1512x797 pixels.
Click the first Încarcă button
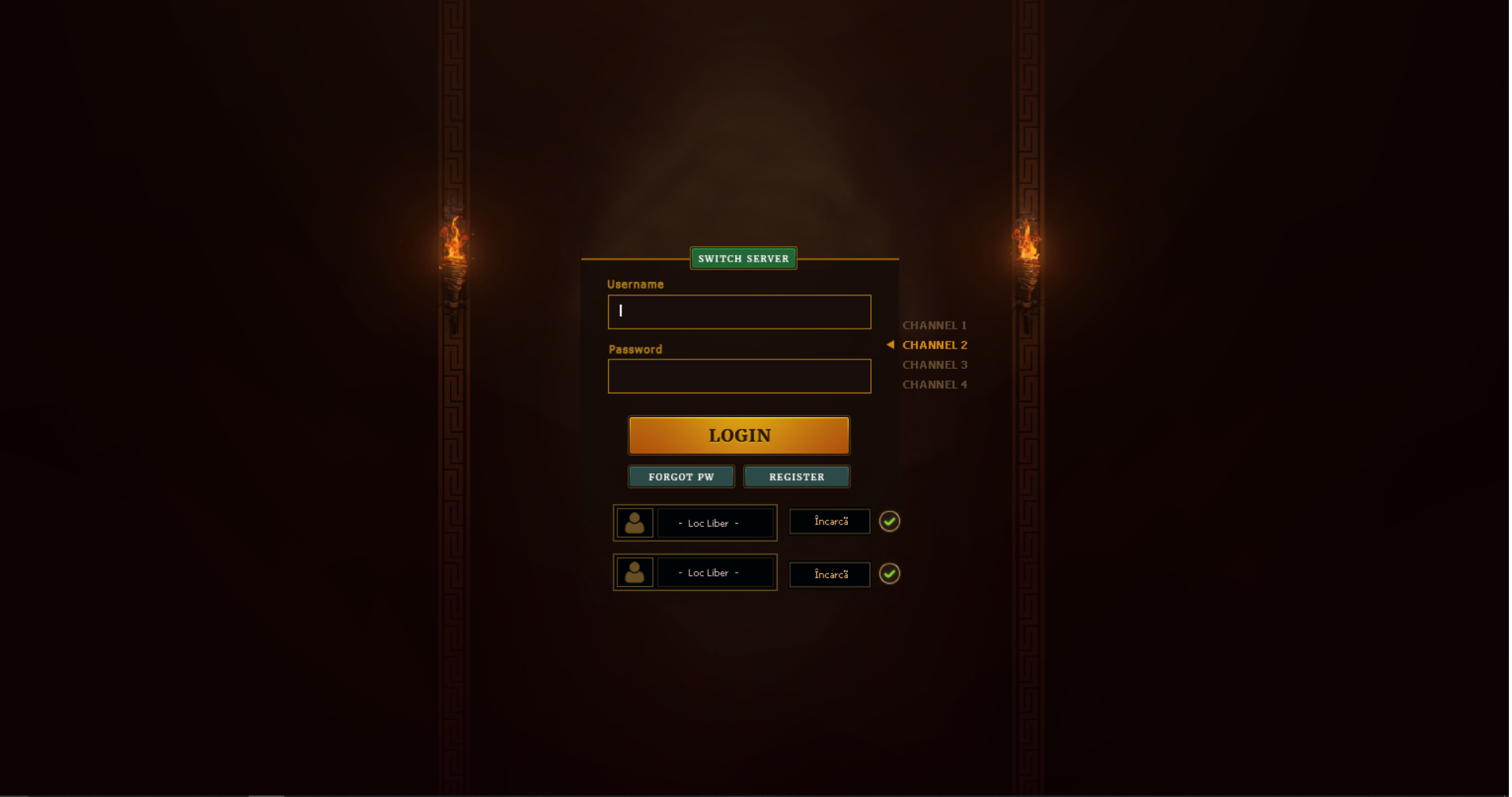(x=829, y=521)
